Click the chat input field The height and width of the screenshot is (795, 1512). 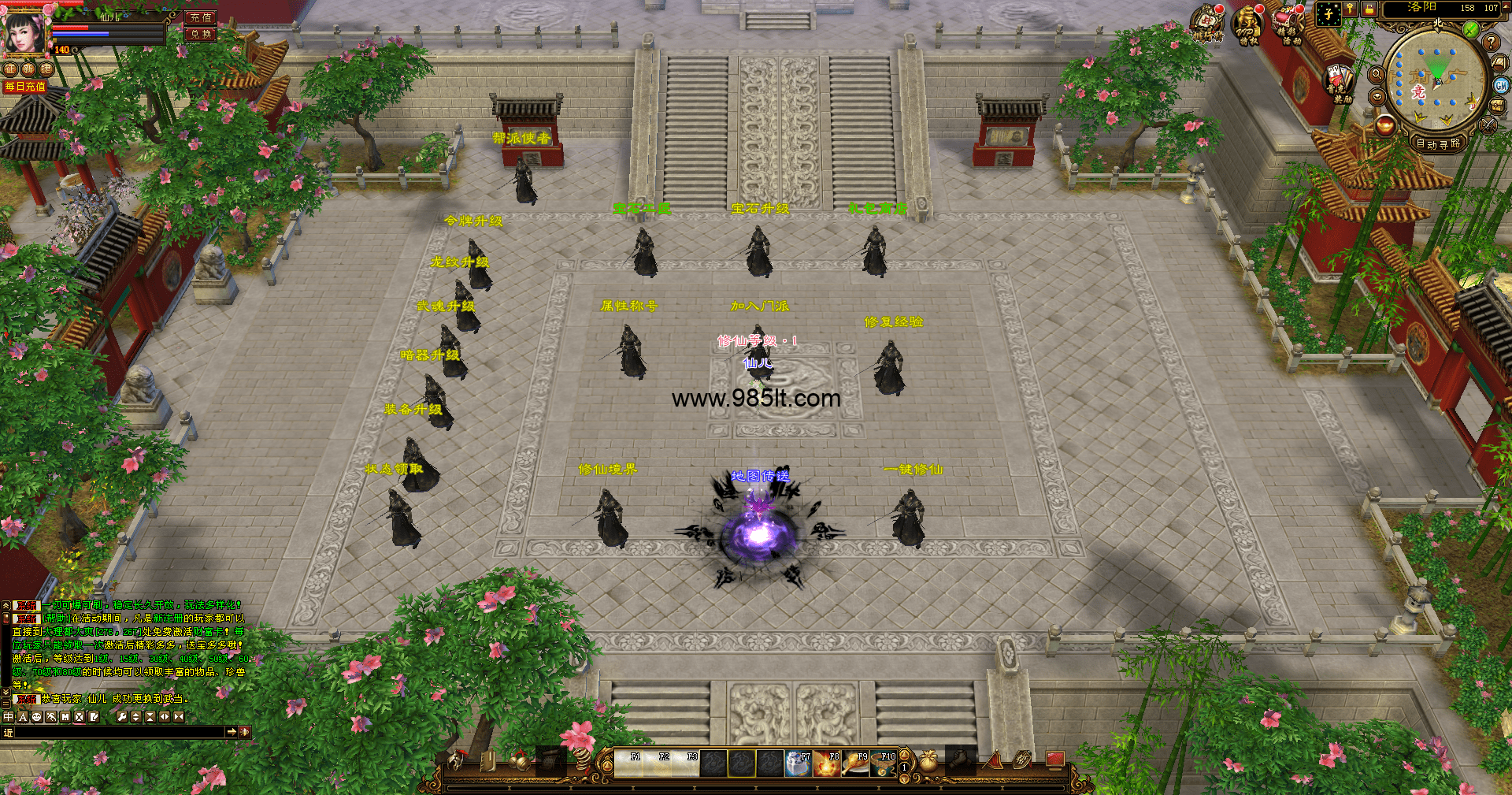tap(118, 732)
